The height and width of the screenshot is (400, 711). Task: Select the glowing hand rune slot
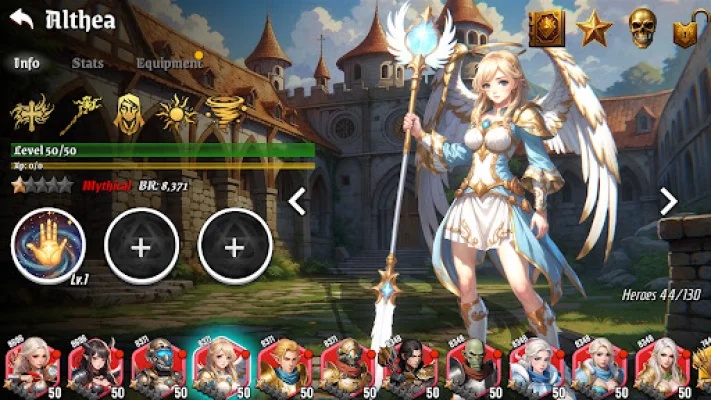click(48, 244)
